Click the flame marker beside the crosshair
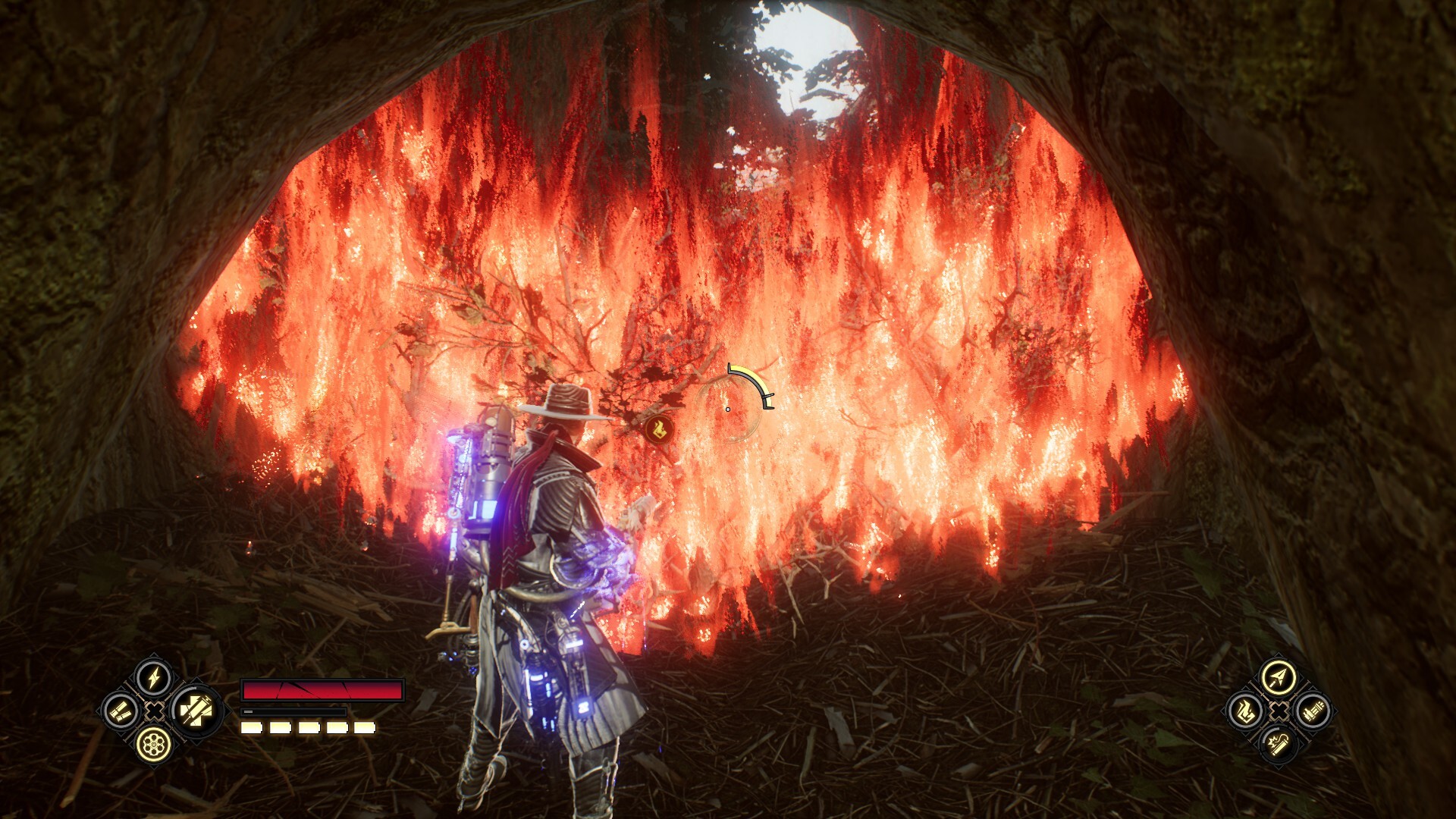The width and height of the screenshot is (1456, 819). (x=657, y=429)
